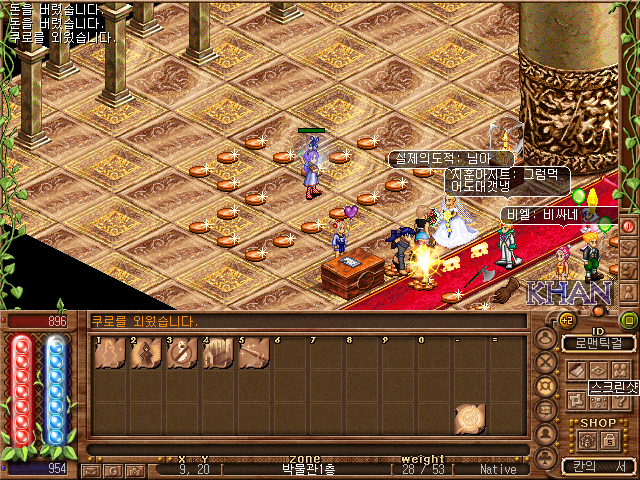Choose the hand-shaped skill in slot 4
640x480 pixels.
click(x=218, y=354)
